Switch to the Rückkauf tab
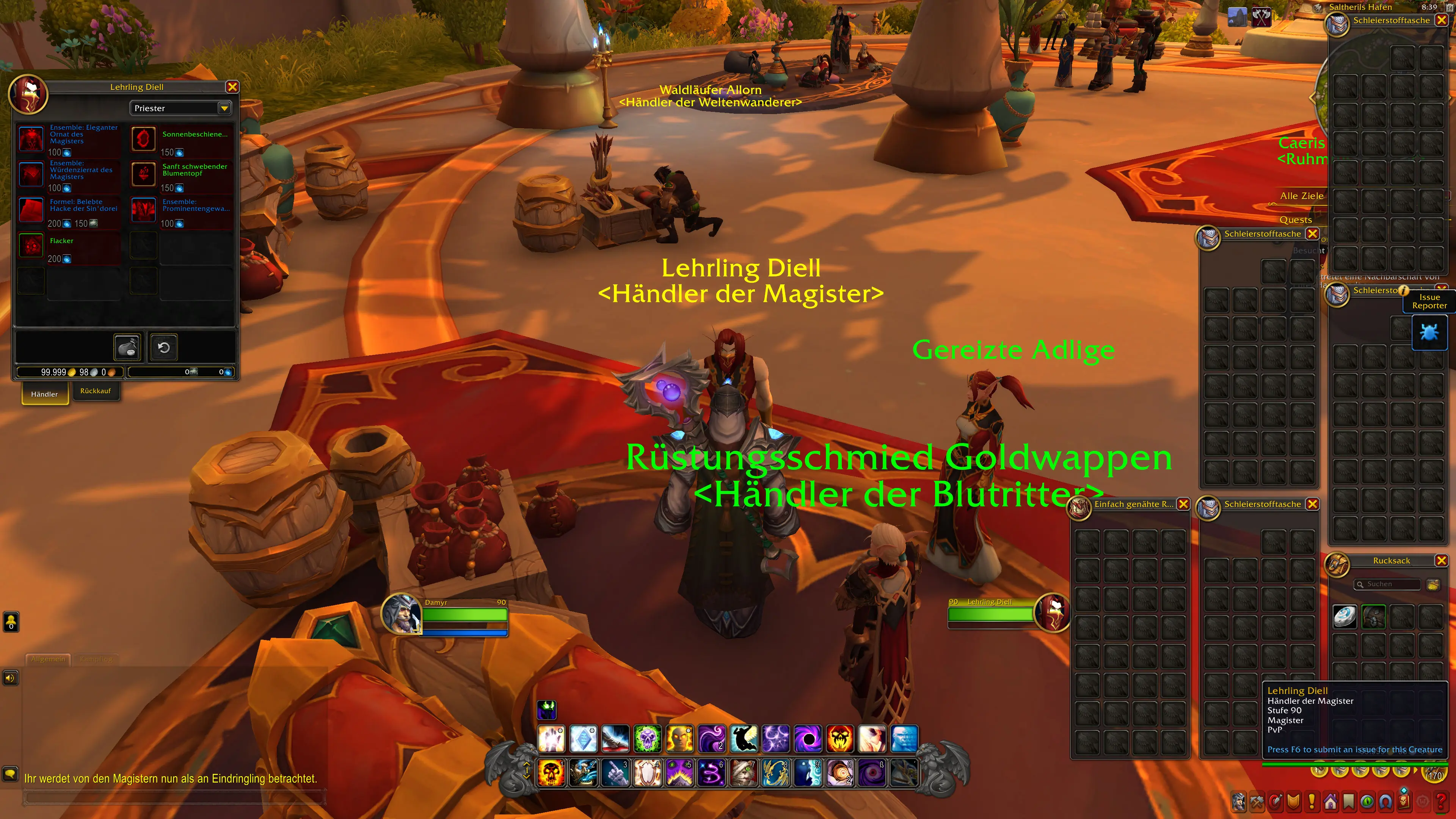The width and height of the screenshot is (1456, 819). coord(96,391)
